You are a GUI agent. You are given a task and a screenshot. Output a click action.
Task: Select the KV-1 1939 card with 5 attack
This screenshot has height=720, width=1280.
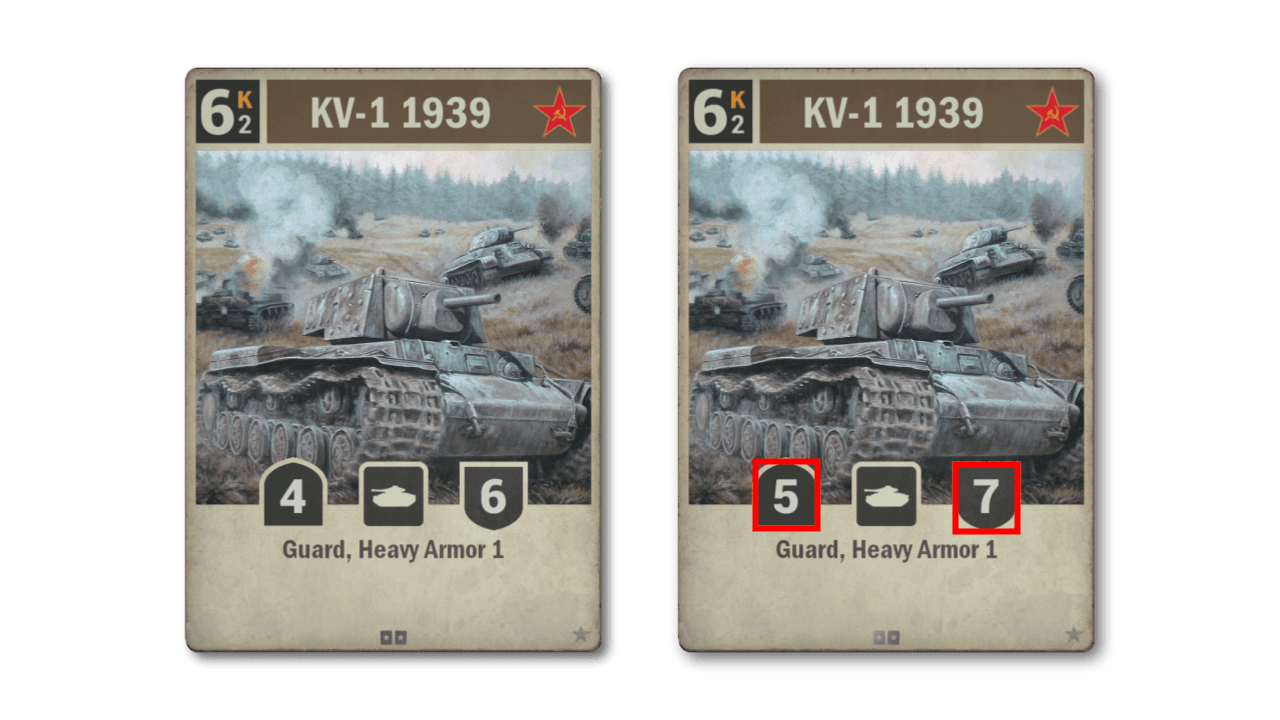885,360
